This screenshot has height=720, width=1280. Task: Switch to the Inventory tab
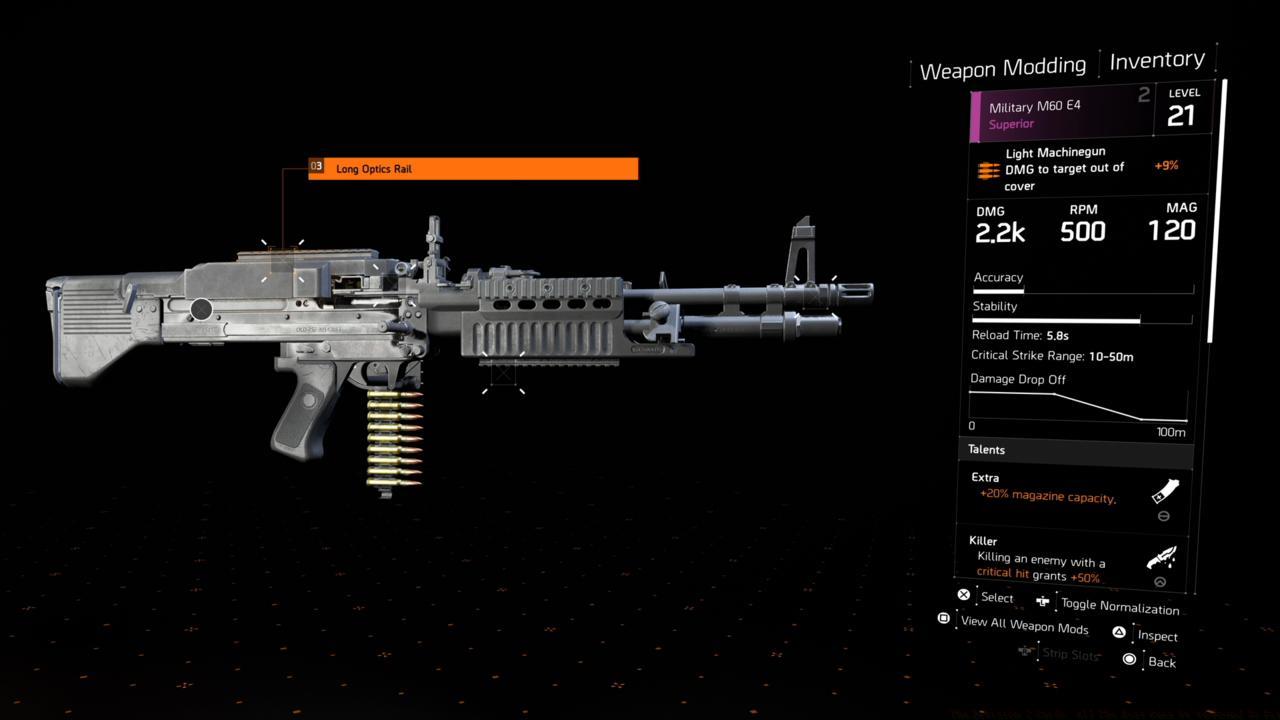1157,60
